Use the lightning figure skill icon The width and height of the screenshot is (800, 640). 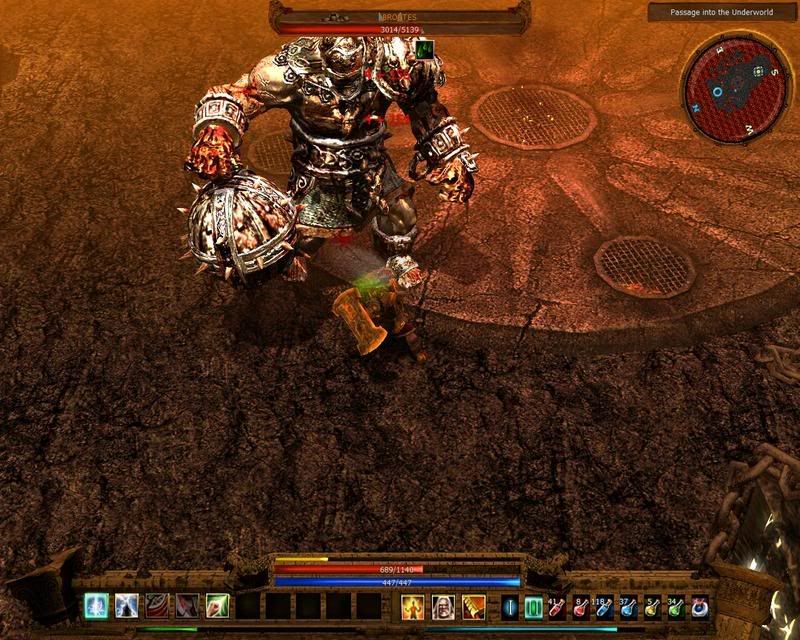point(127,605)
